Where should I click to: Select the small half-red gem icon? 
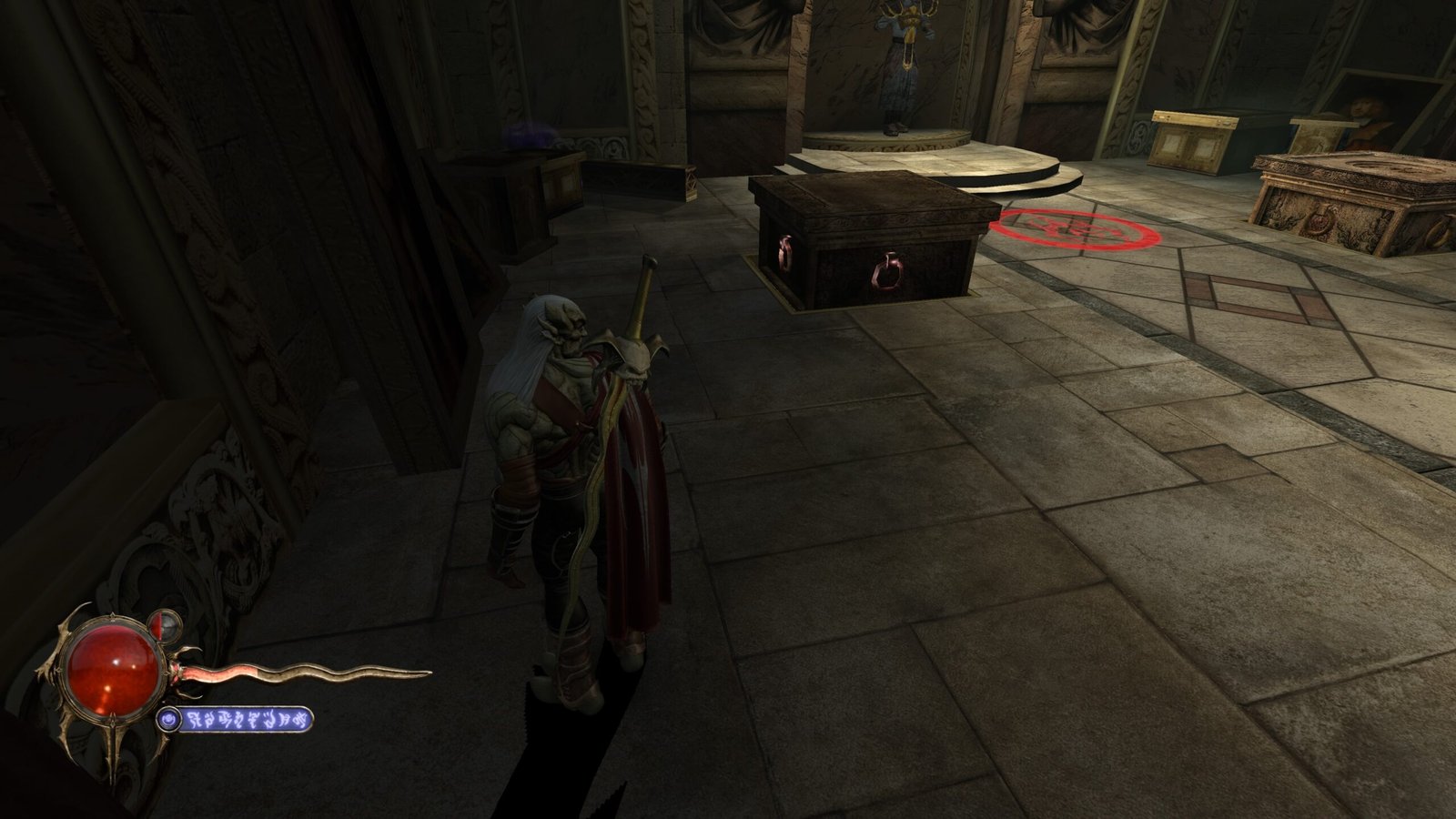tap(169, 624)
